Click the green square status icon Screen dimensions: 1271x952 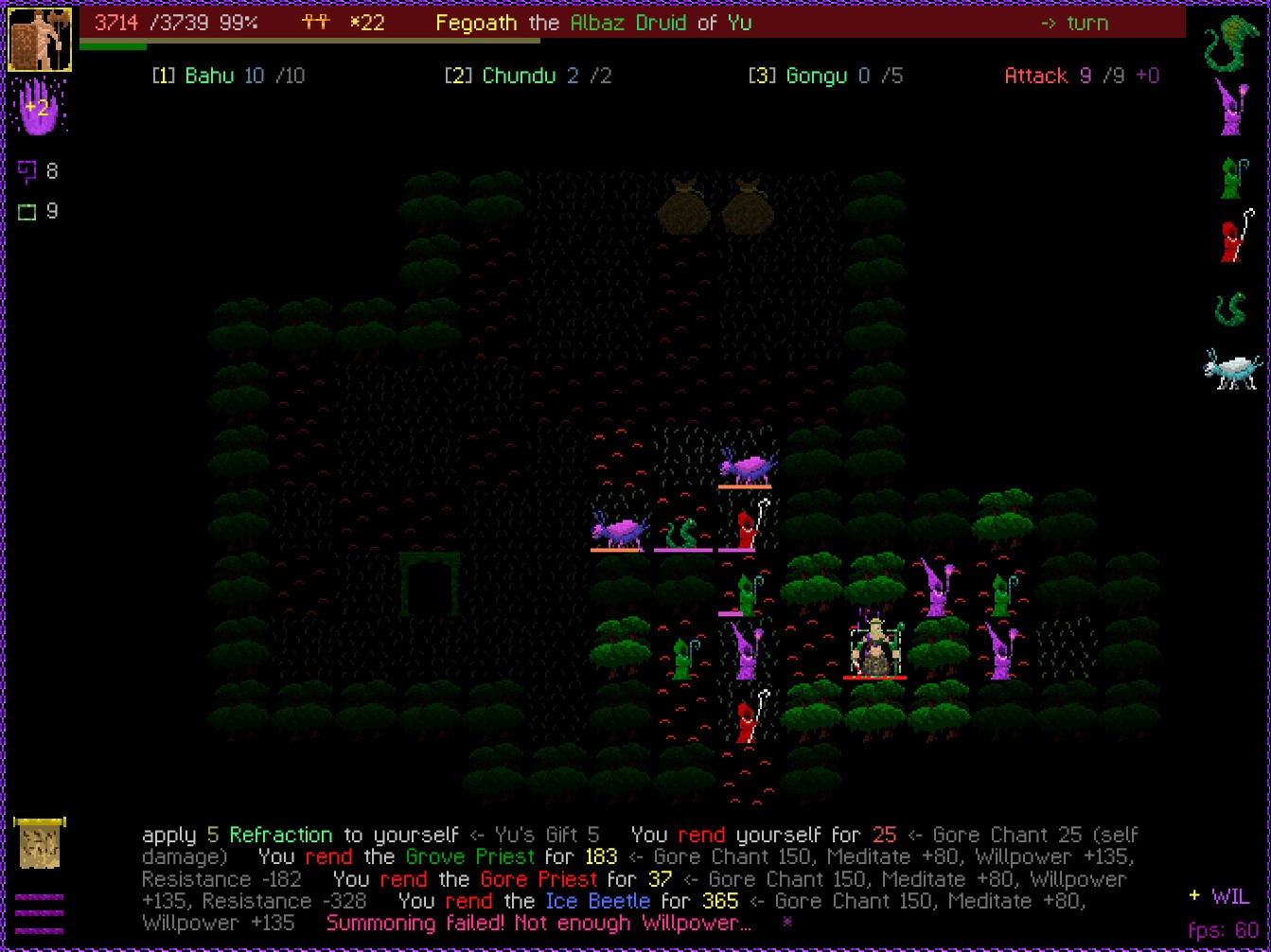(27, 212)
